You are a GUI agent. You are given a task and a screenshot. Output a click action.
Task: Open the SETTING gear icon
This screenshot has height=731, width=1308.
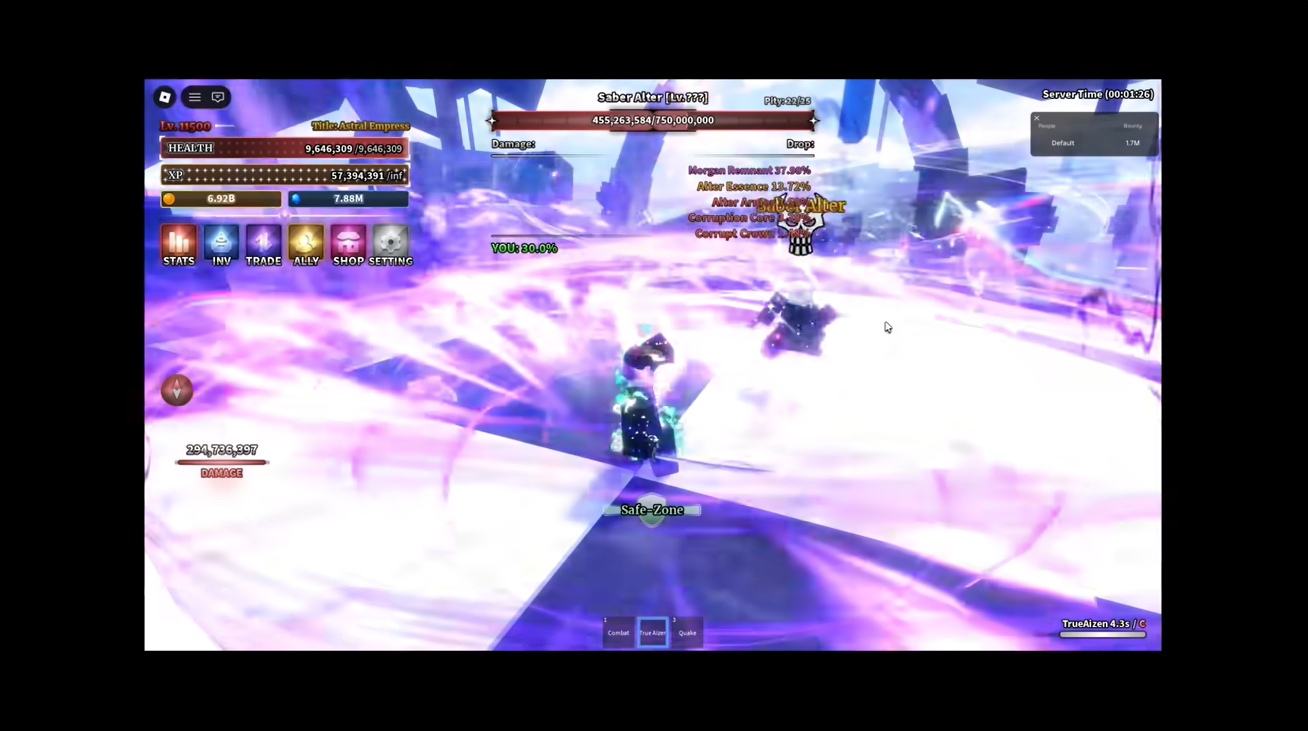pos(390,242)
